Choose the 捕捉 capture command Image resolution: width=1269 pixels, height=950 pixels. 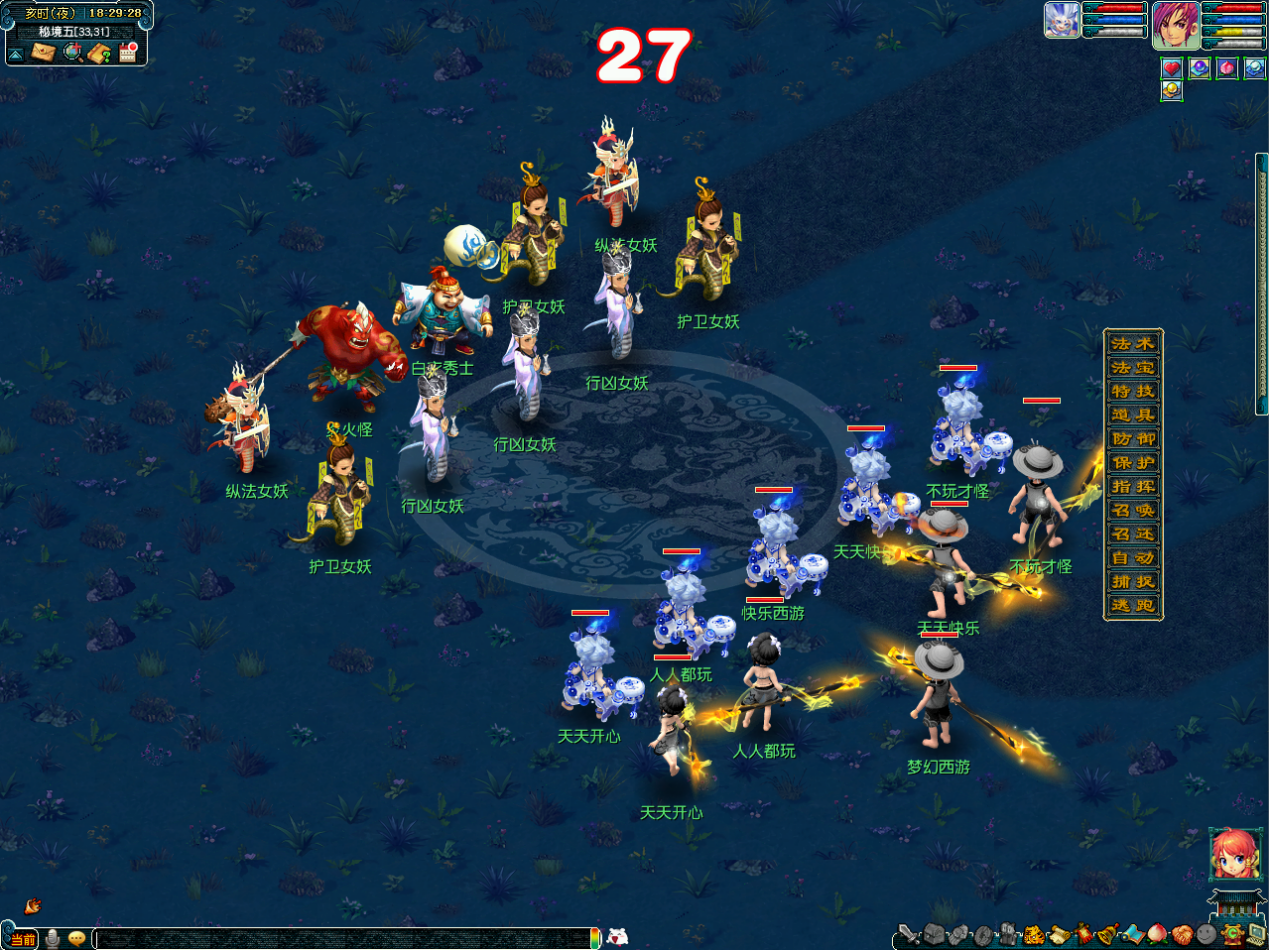1133,582
